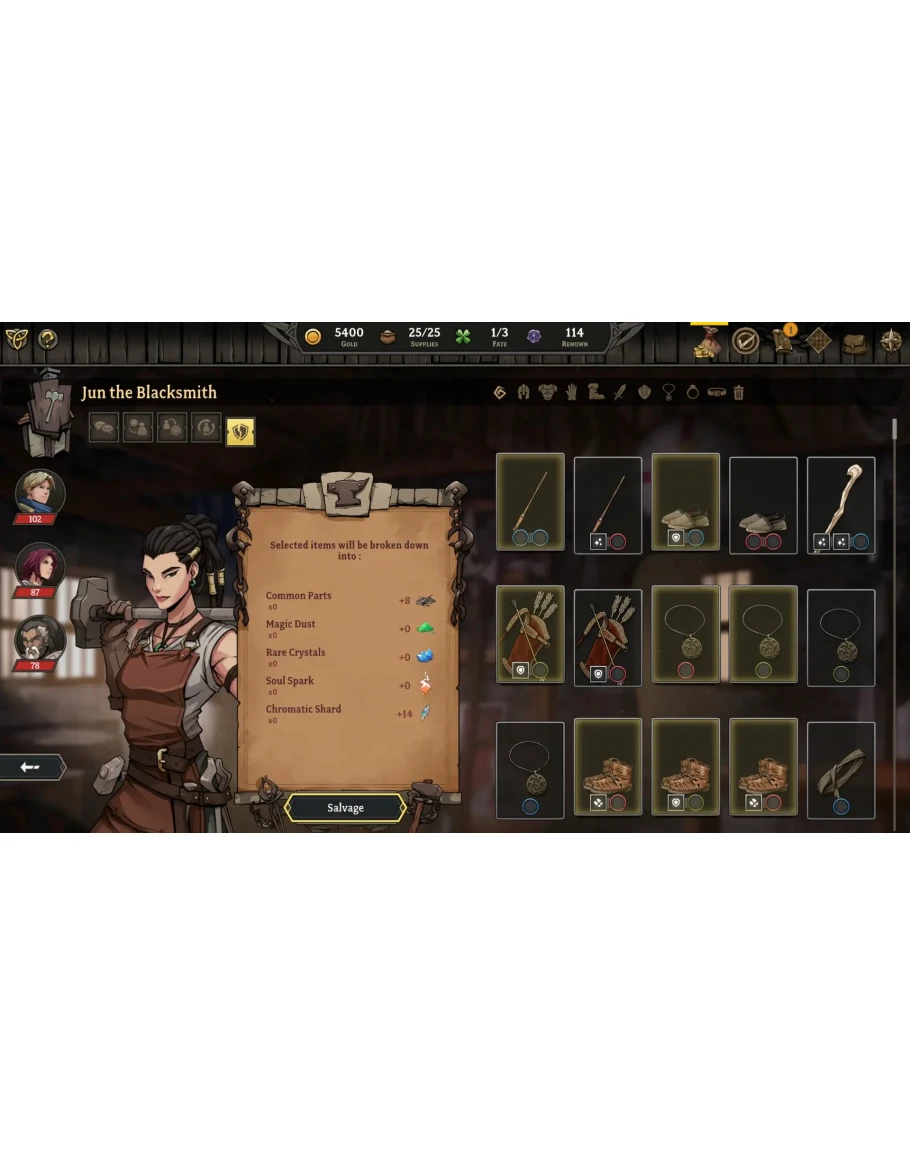Select the purple-haired hero portrait
910x1155 pixels.
pyautogui.click(x=40, y=565)
